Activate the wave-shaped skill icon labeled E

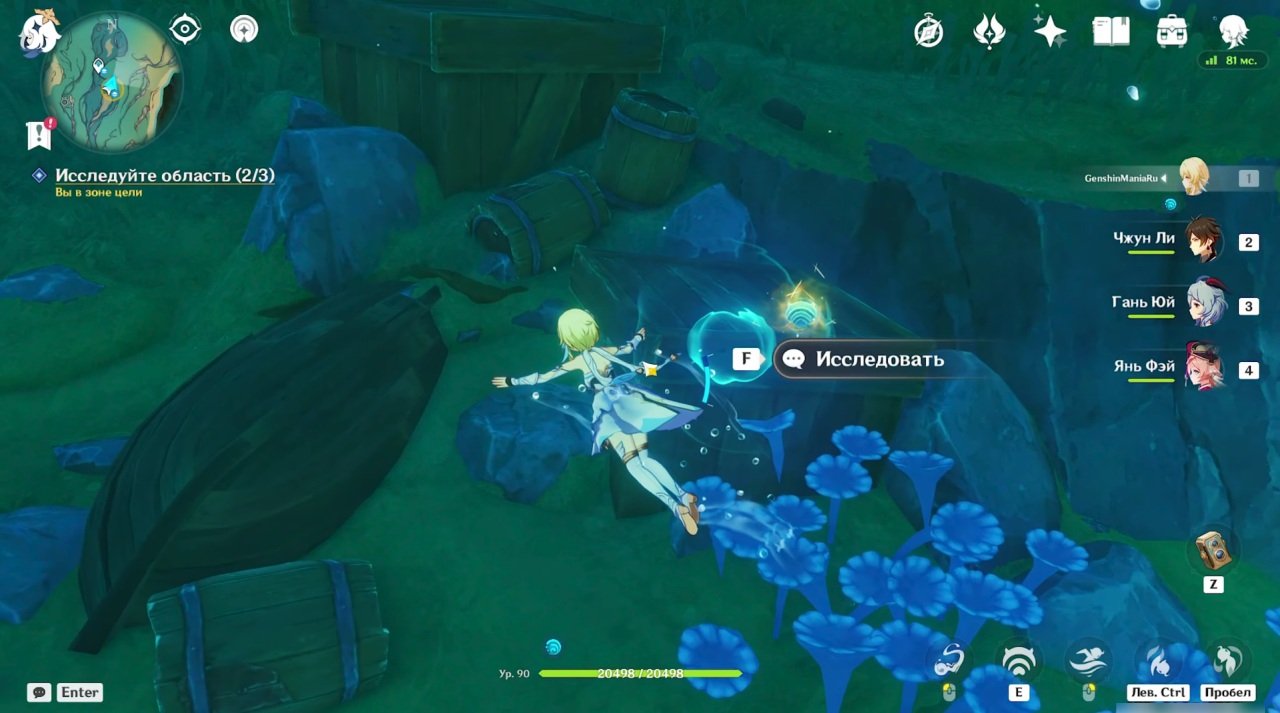pyautogui.click(x=1019, y=661)
